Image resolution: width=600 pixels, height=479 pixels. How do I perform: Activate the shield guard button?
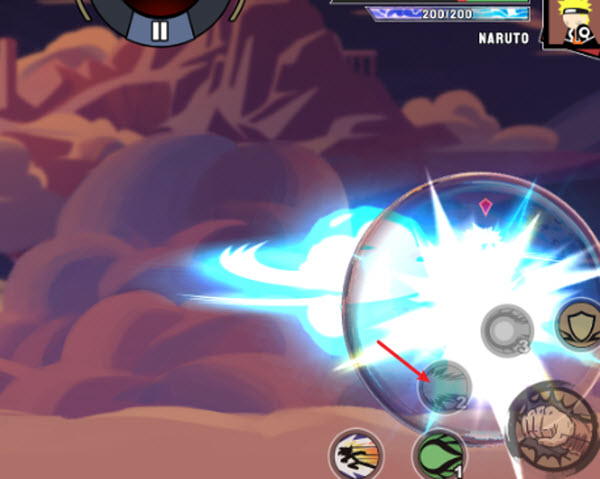(x=580, y=327)
